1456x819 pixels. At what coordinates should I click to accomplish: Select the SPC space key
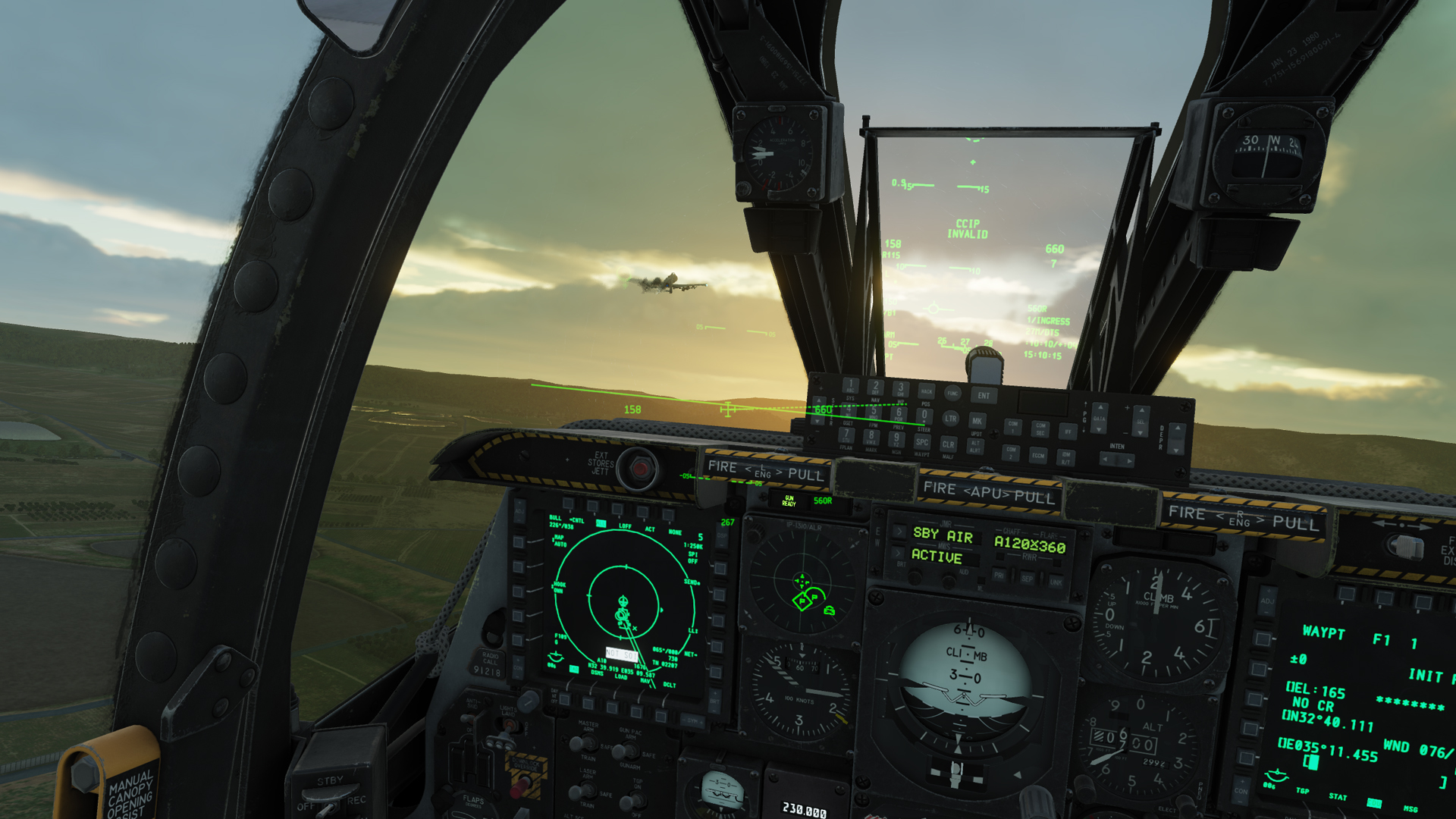[922, 442]
